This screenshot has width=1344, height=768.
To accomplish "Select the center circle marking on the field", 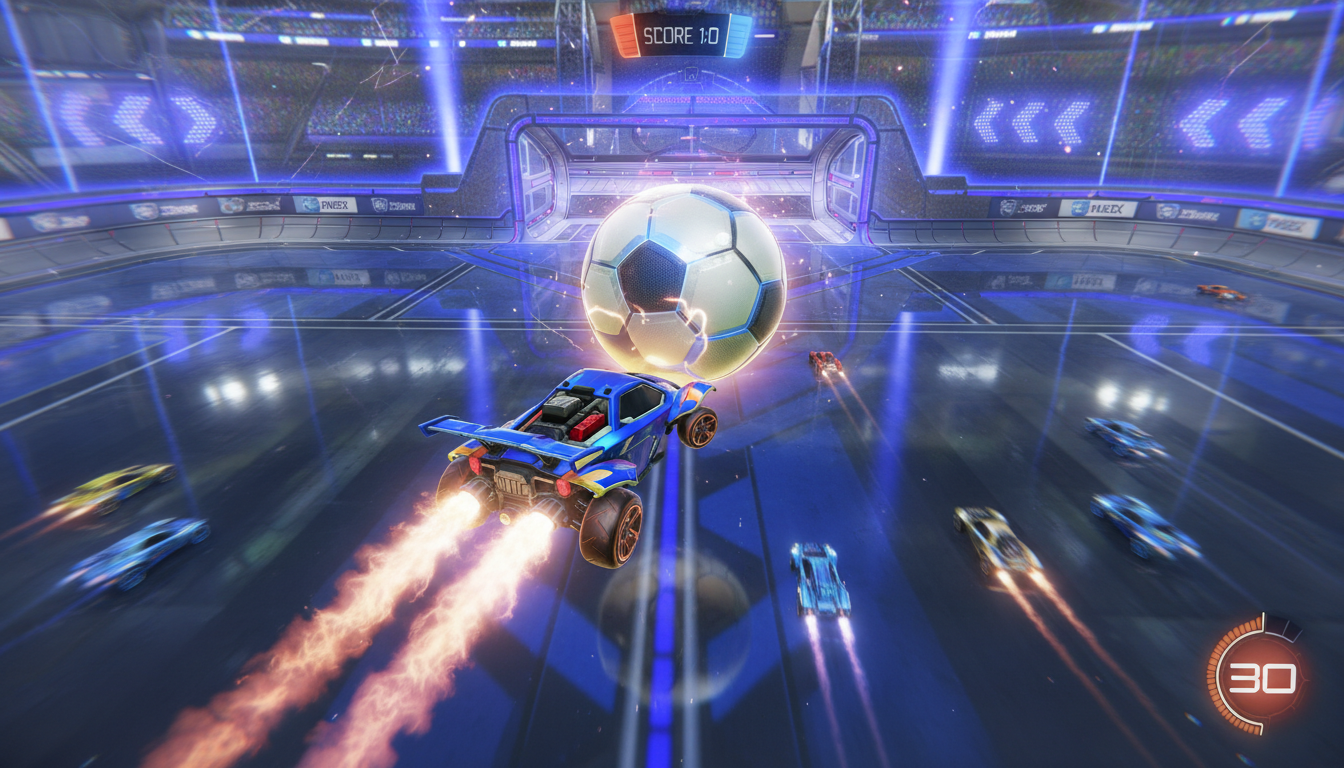I will (x=672, y=625).
